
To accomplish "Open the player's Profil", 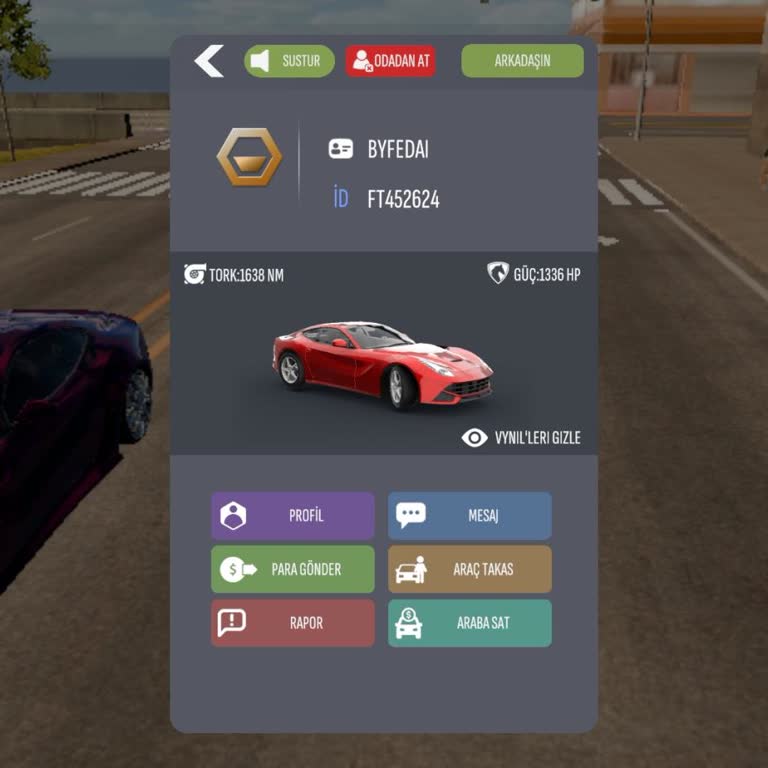I will tap(293, 516).
